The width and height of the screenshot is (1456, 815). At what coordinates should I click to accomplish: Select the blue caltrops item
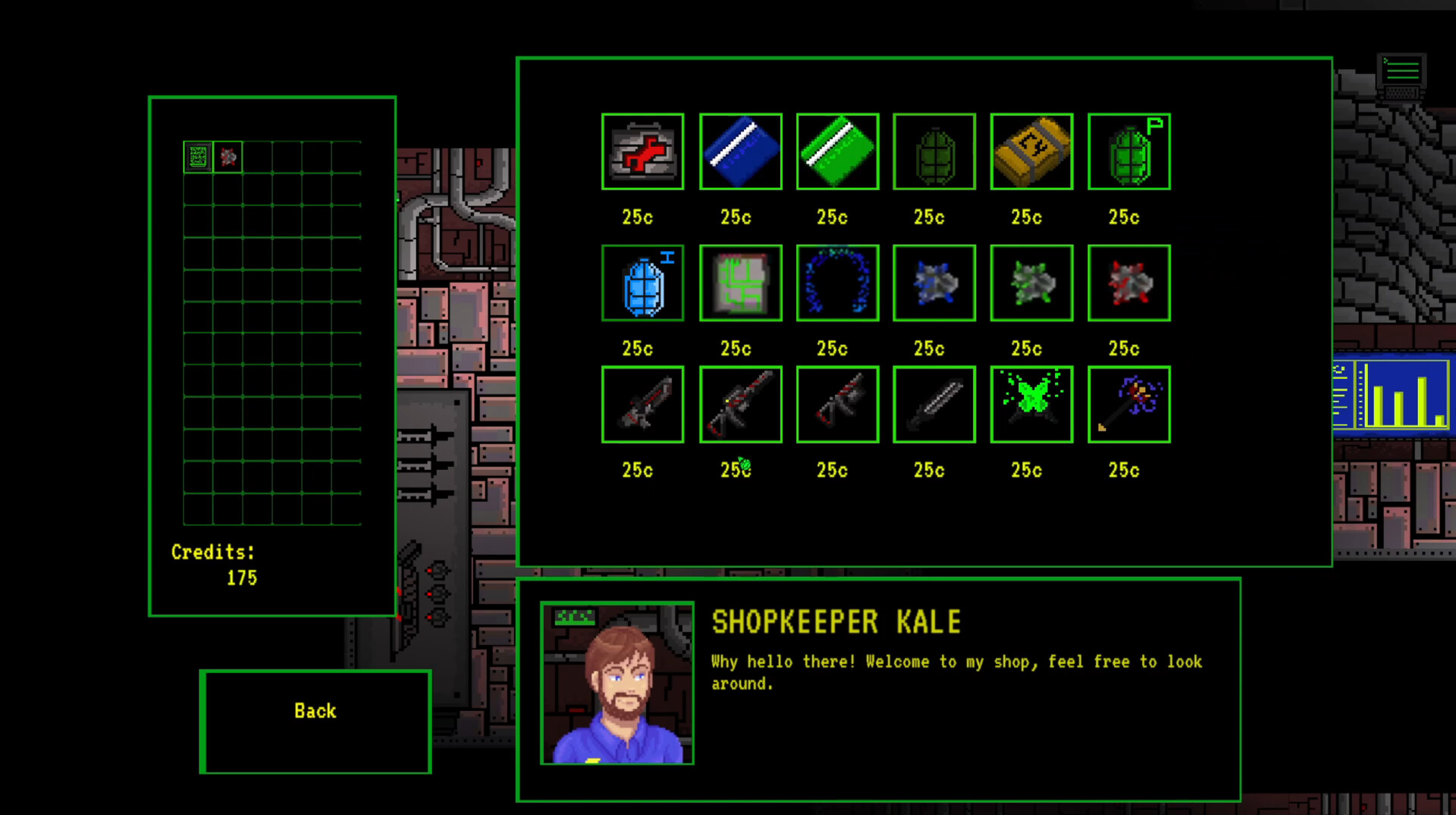tap(934, 284)
